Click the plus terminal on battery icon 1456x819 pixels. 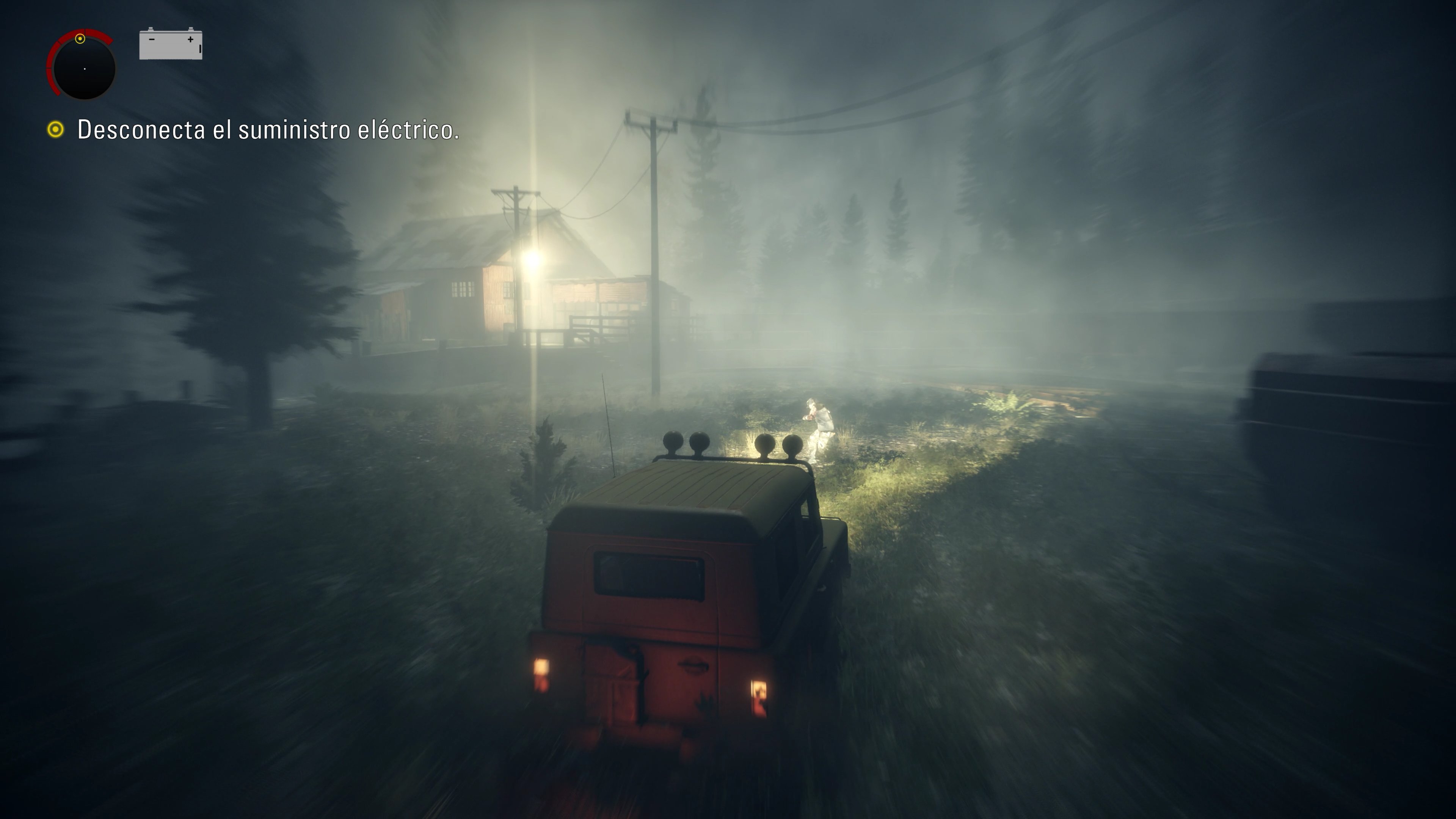[190, 40]
